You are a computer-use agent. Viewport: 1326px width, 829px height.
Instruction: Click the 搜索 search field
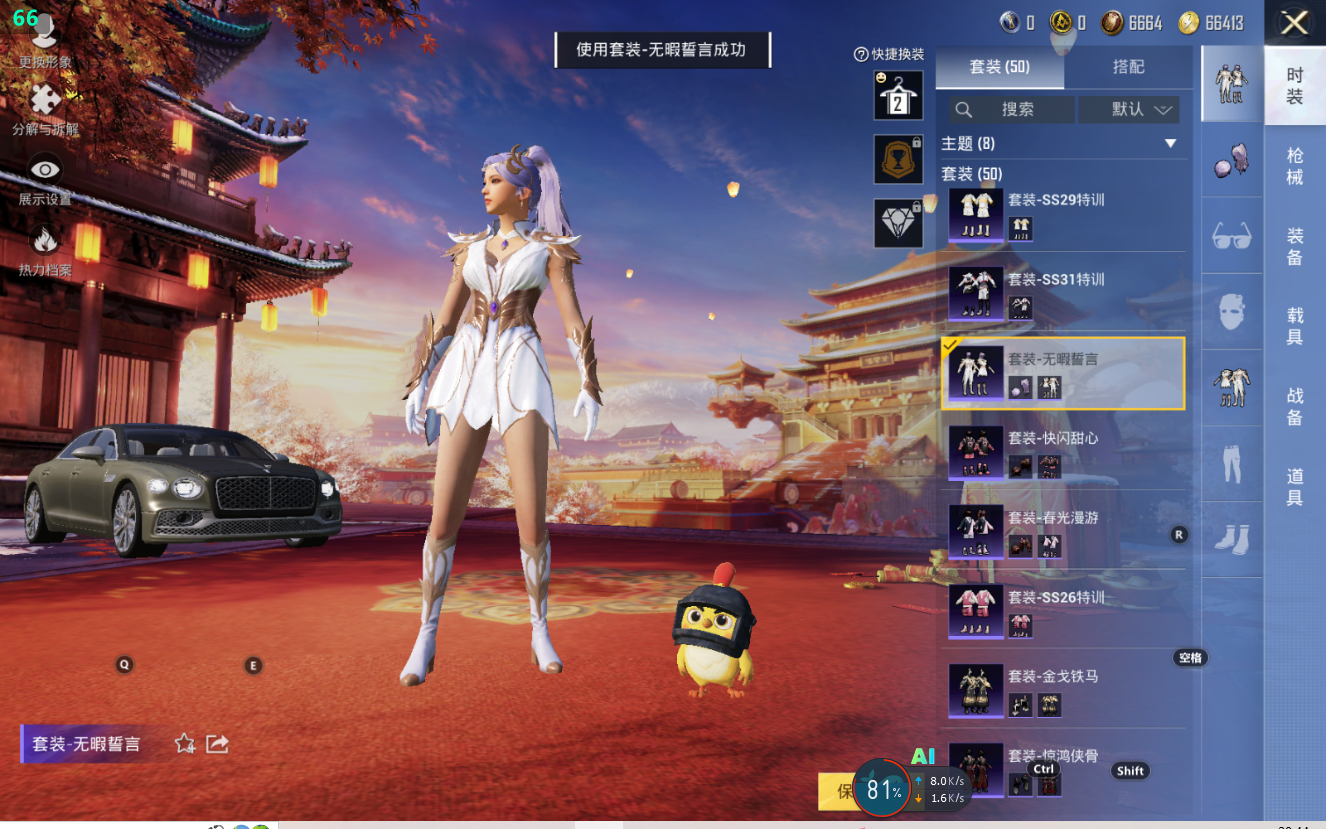click(1012, 110)
